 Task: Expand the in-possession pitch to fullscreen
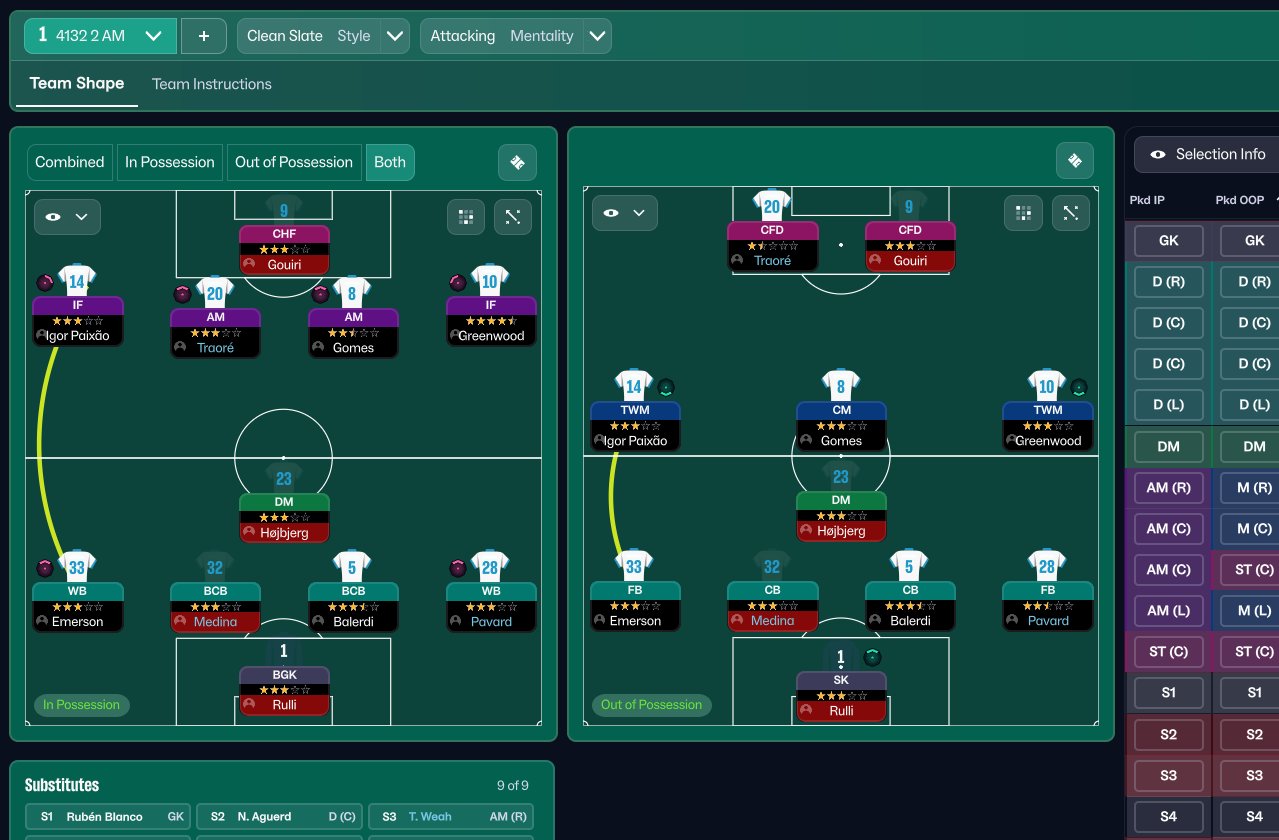[513, 216]
